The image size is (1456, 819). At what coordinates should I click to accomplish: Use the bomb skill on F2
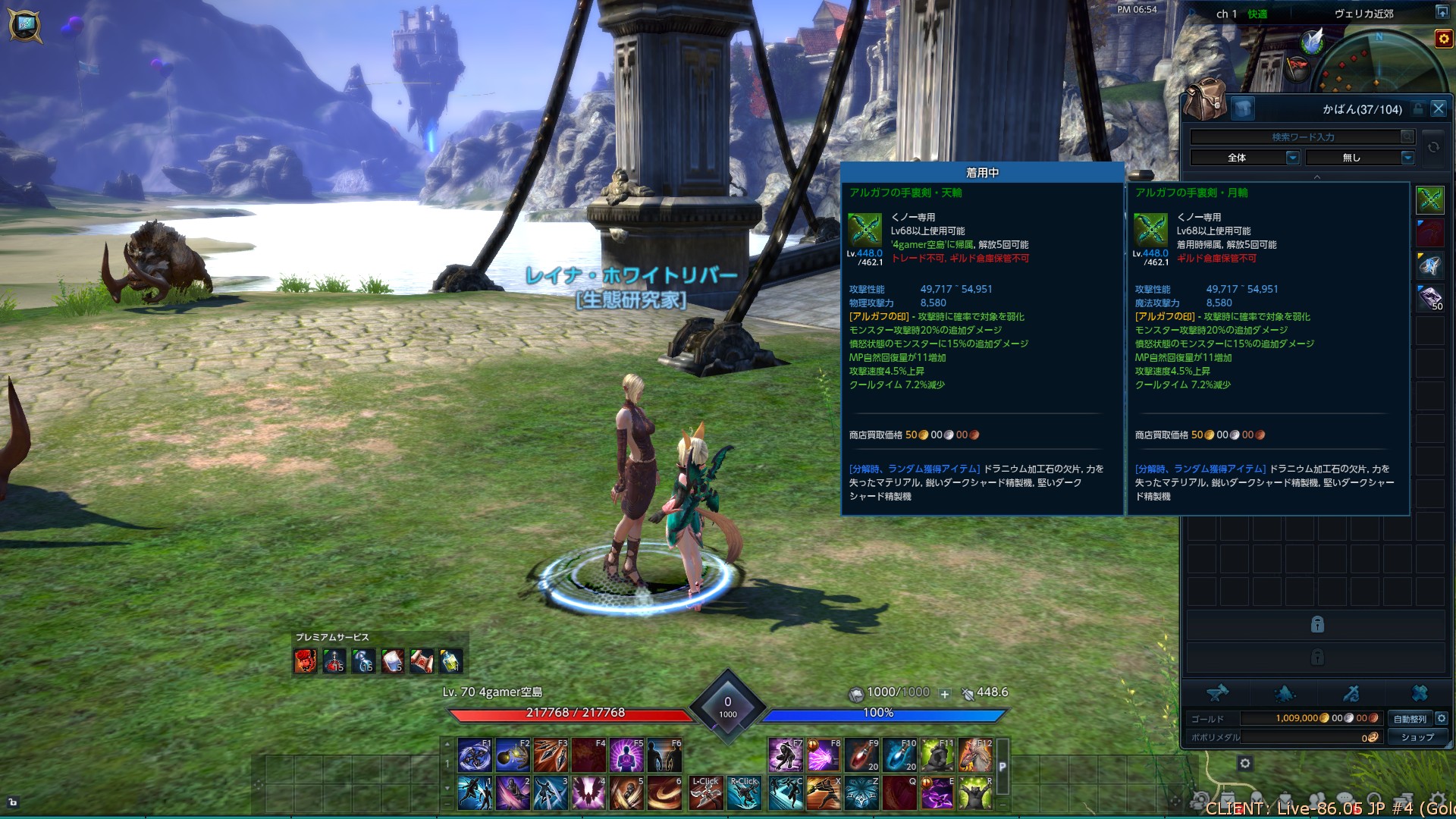tap(513, 755)
